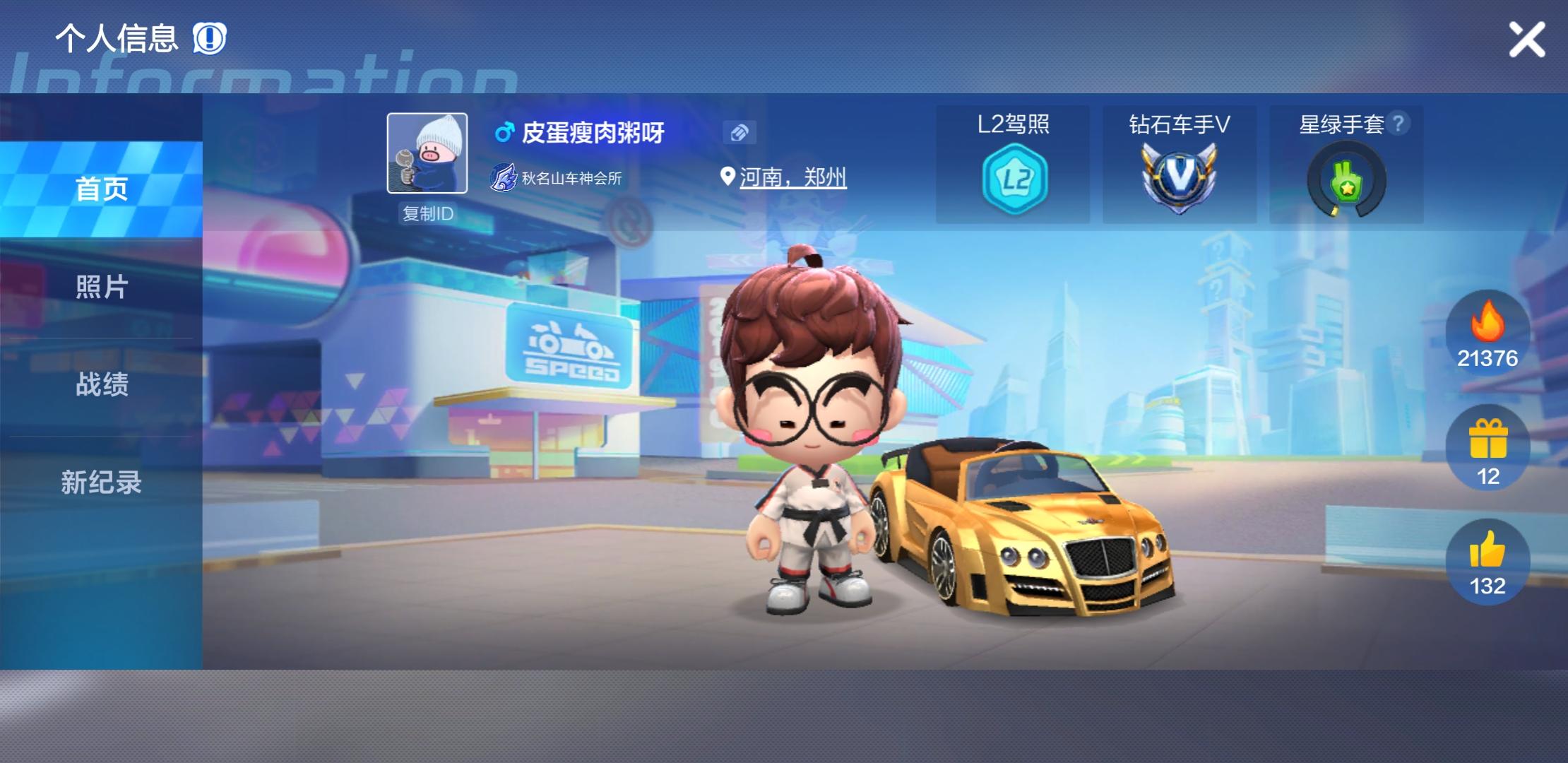Open the 战绩 tab
The height and width of the screenshot is (763, 1568).
pos(101,385)
